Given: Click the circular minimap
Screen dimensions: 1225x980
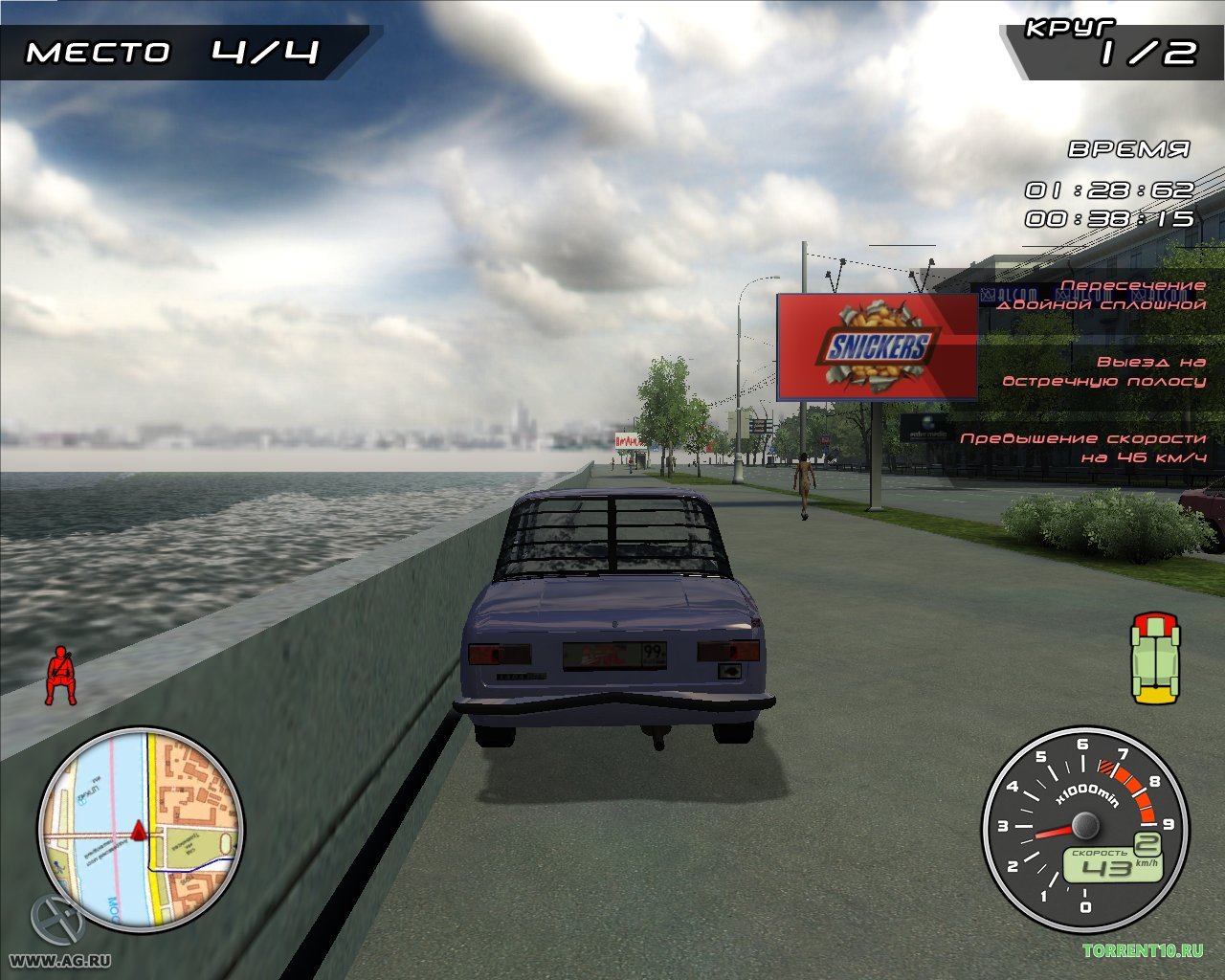Looking at the screenshot, I should click(x=141, y=828).
